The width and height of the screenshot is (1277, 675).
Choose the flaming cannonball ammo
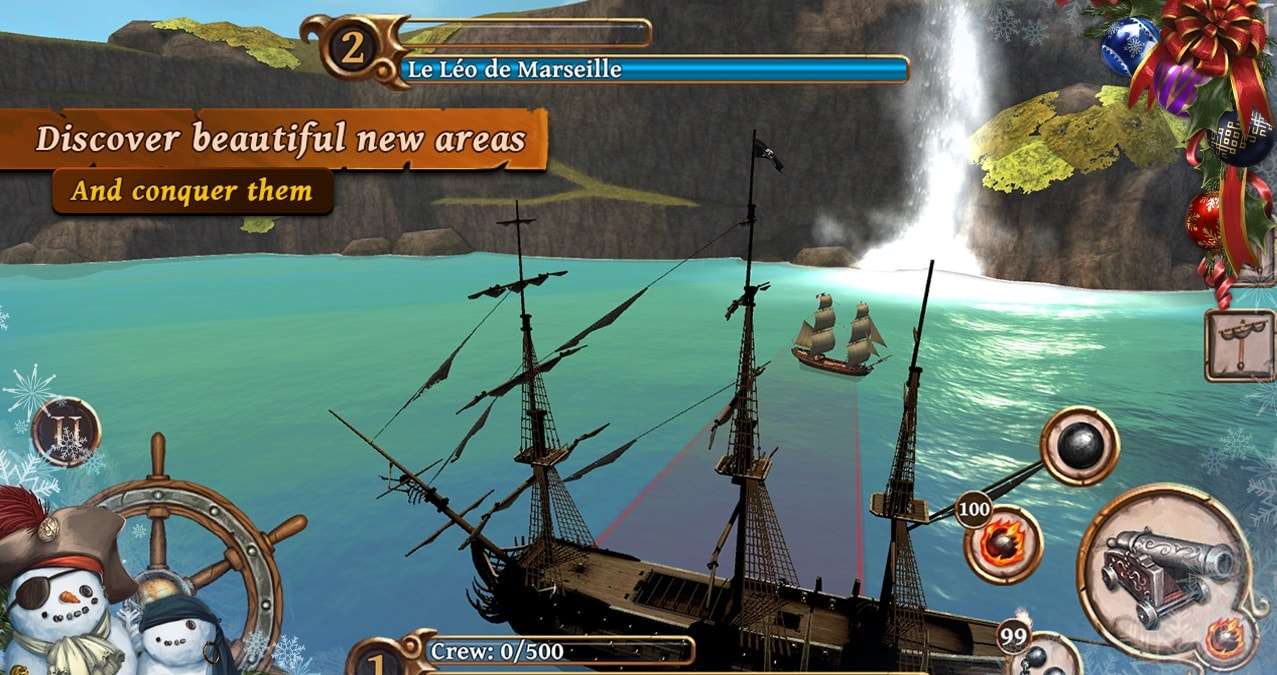pyautogui.click(x=1003, y=544)
